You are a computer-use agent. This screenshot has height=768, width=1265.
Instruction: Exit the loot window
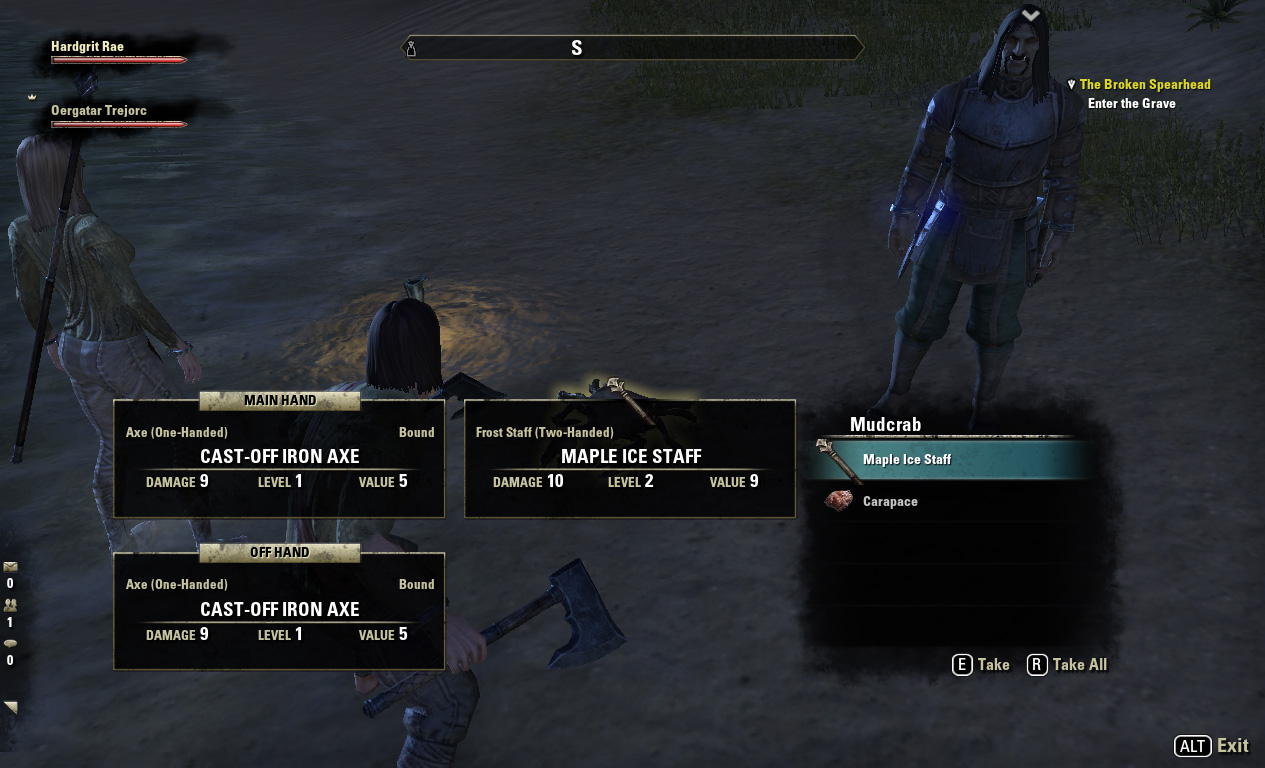click(1212, 746)
